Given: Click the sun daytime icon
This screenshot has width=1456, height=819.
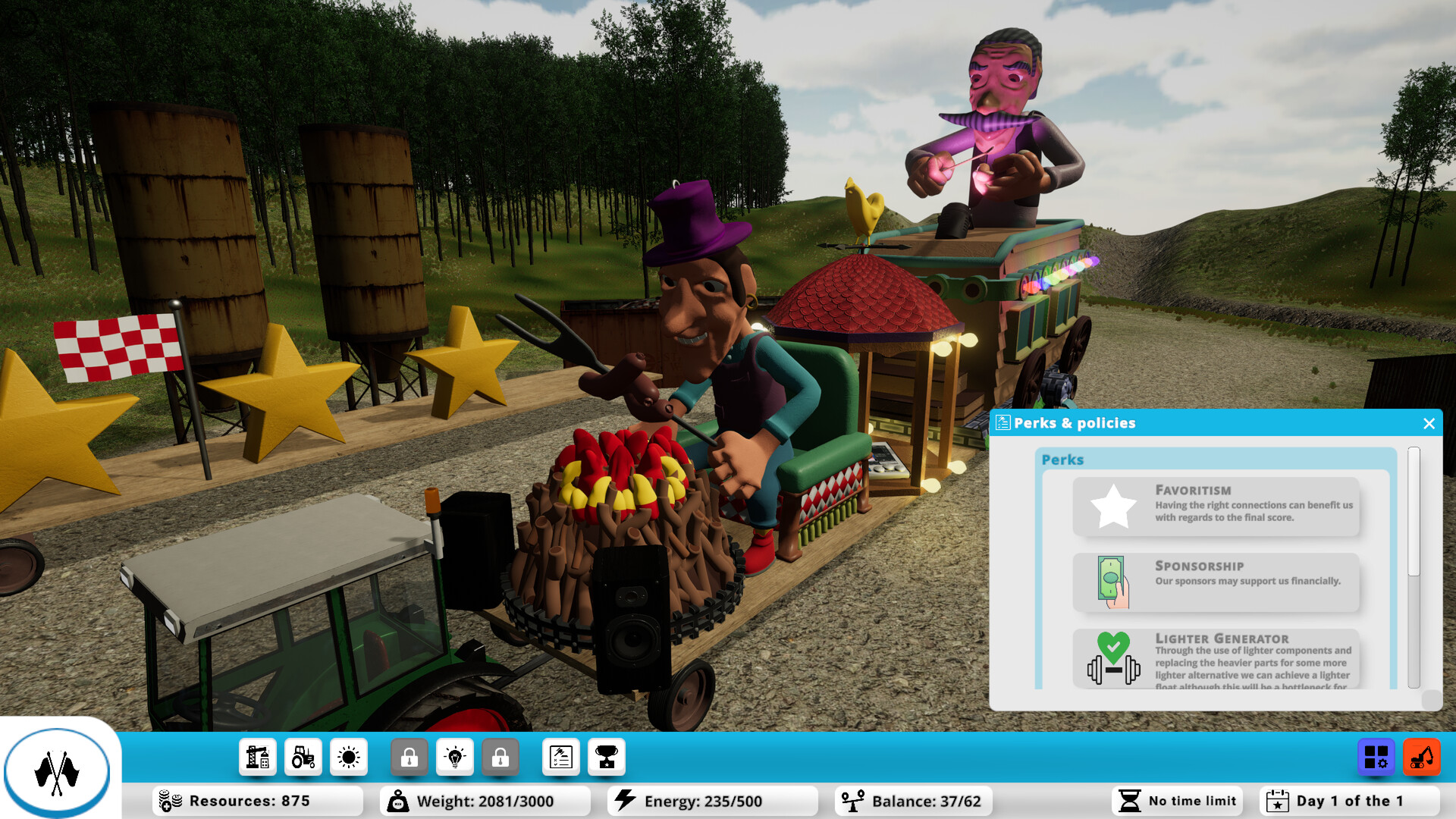Looking at the screenshot, I should pyautogui.click(x=348, y=756).
